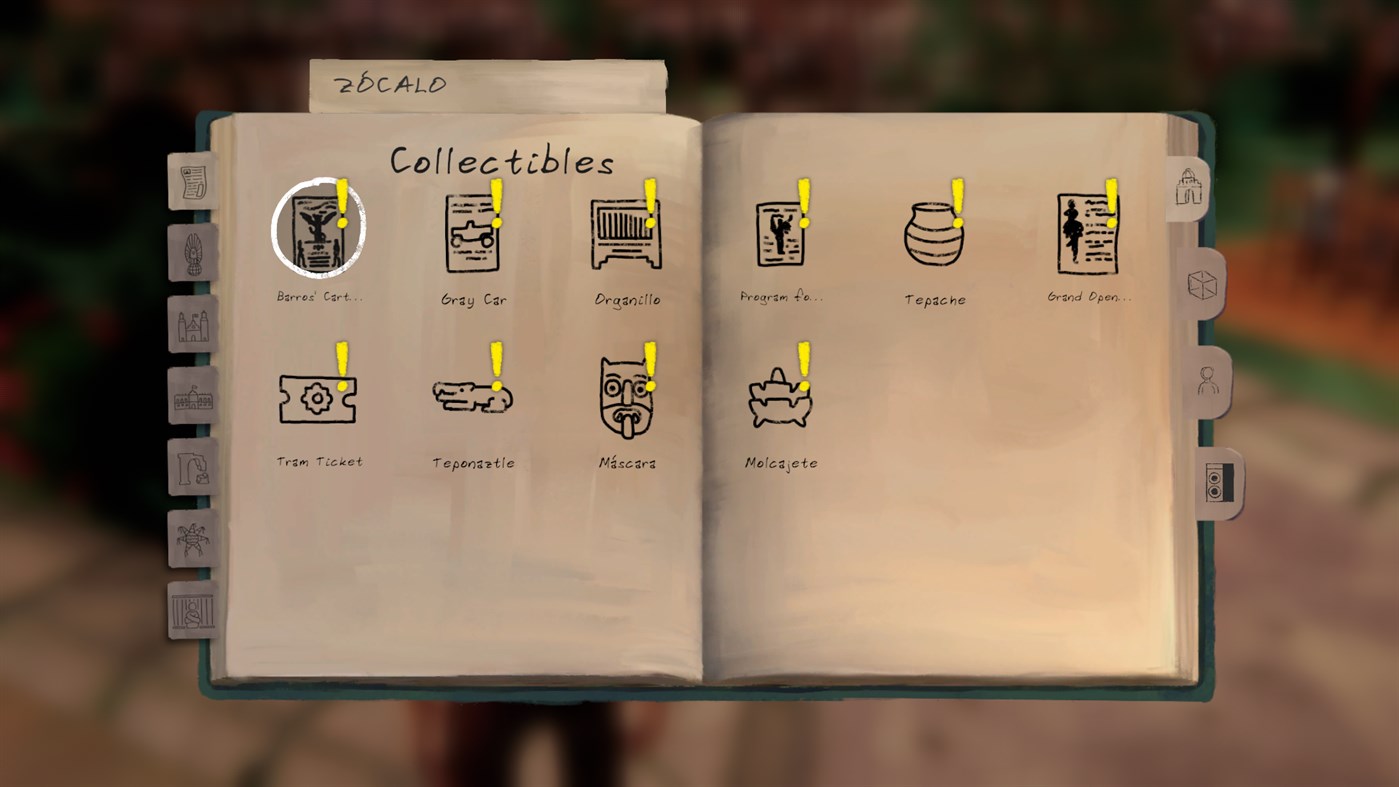Inspect the Tepache jar collectible
Image resolution: width=1399 pixels, height=787 pixels.
(x=934, y=235)
